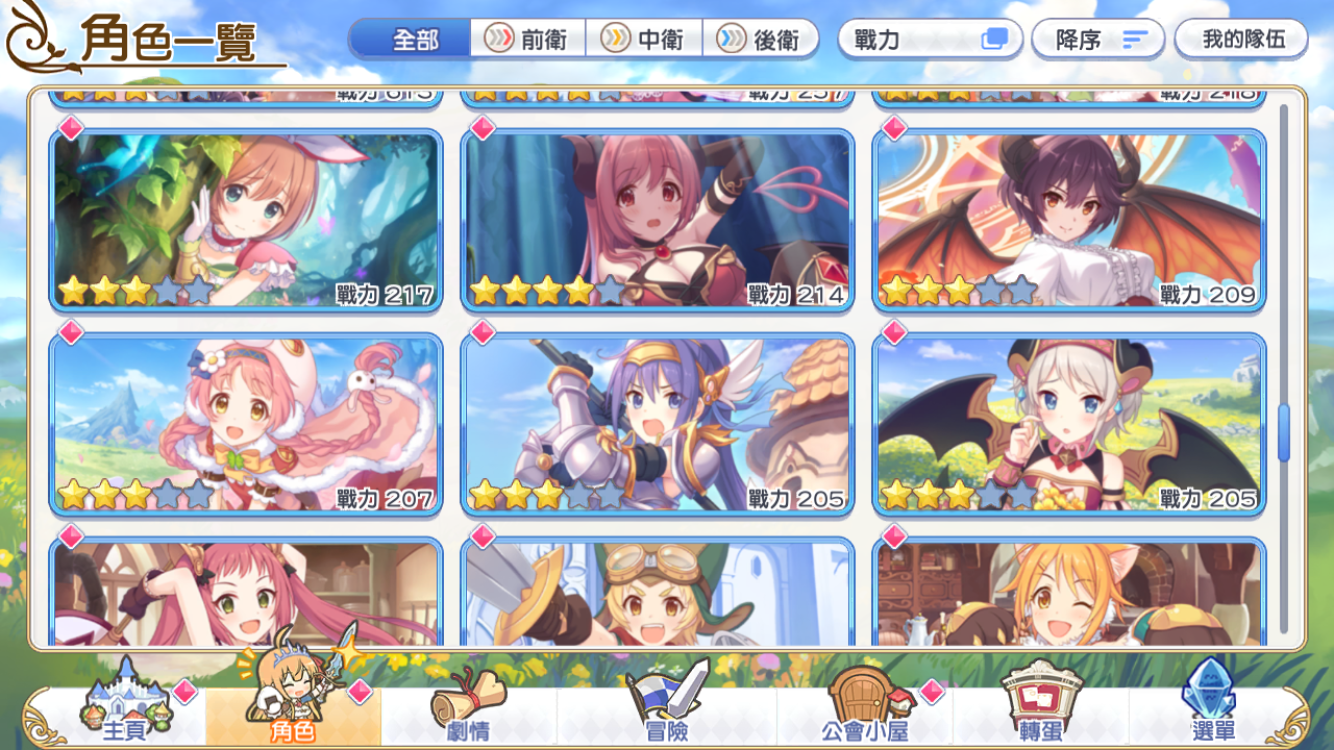Click the character list scrollbar
Viewport: 1334px width, 750px height.
(x=1284, y=432)
